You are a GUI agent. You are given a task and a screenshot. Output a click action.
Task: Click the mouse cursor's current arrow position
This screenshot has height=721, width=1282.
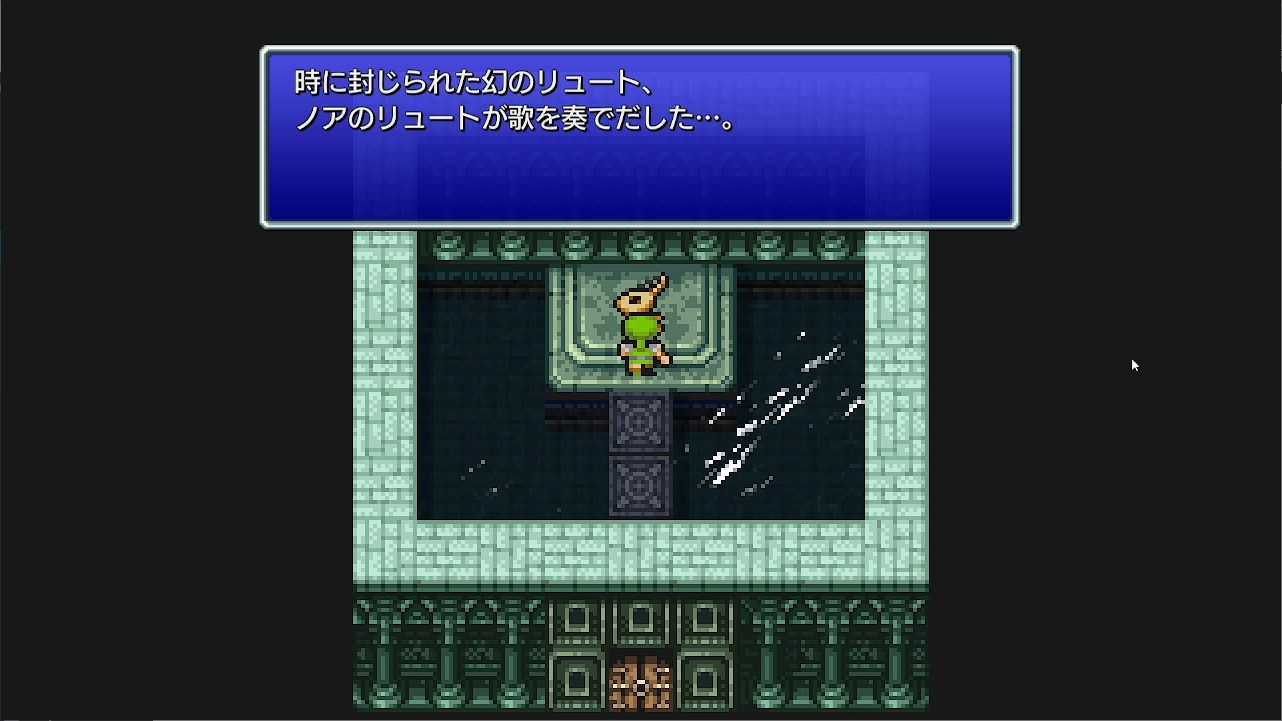1133,365
